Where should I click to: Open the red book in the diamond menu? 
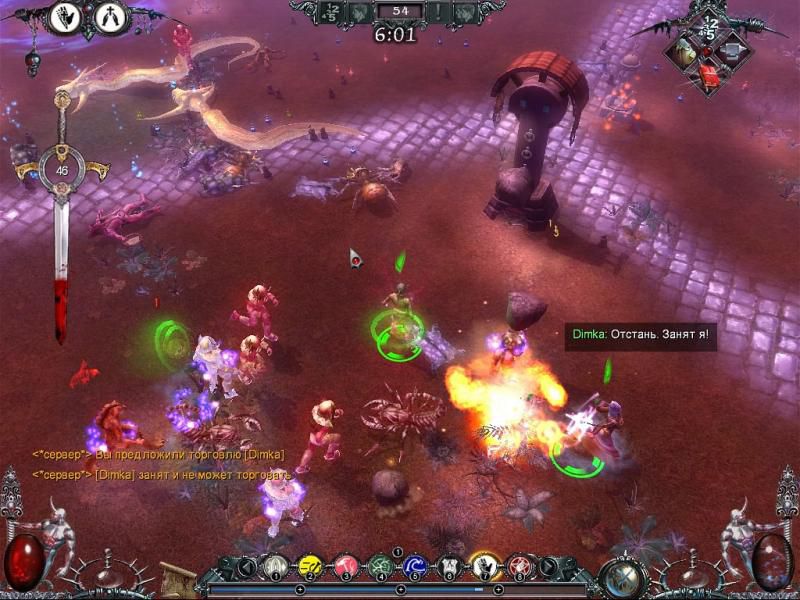708,74
